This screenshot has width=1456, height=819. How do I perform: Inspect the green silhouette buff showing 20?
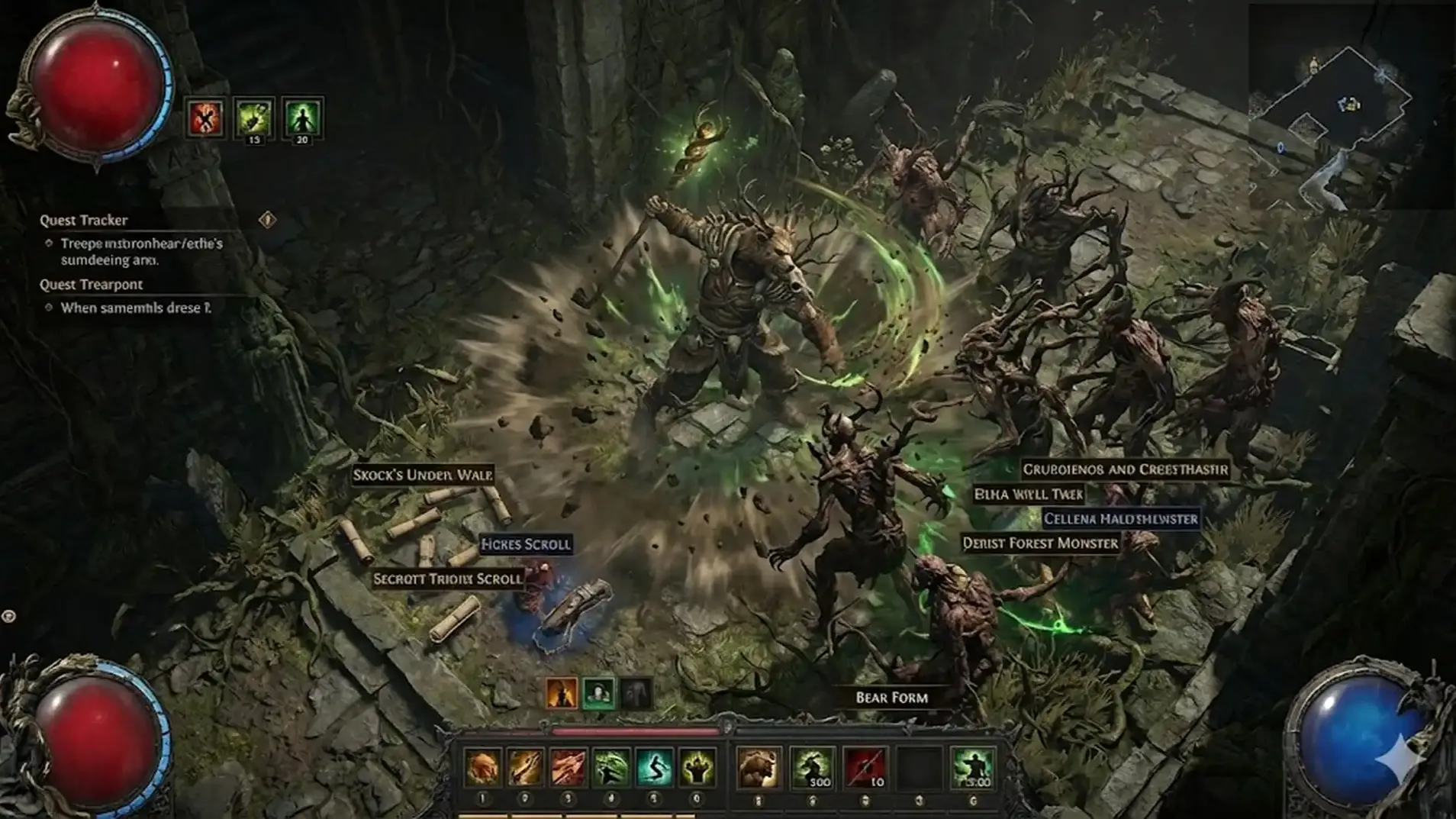point(302,117)
